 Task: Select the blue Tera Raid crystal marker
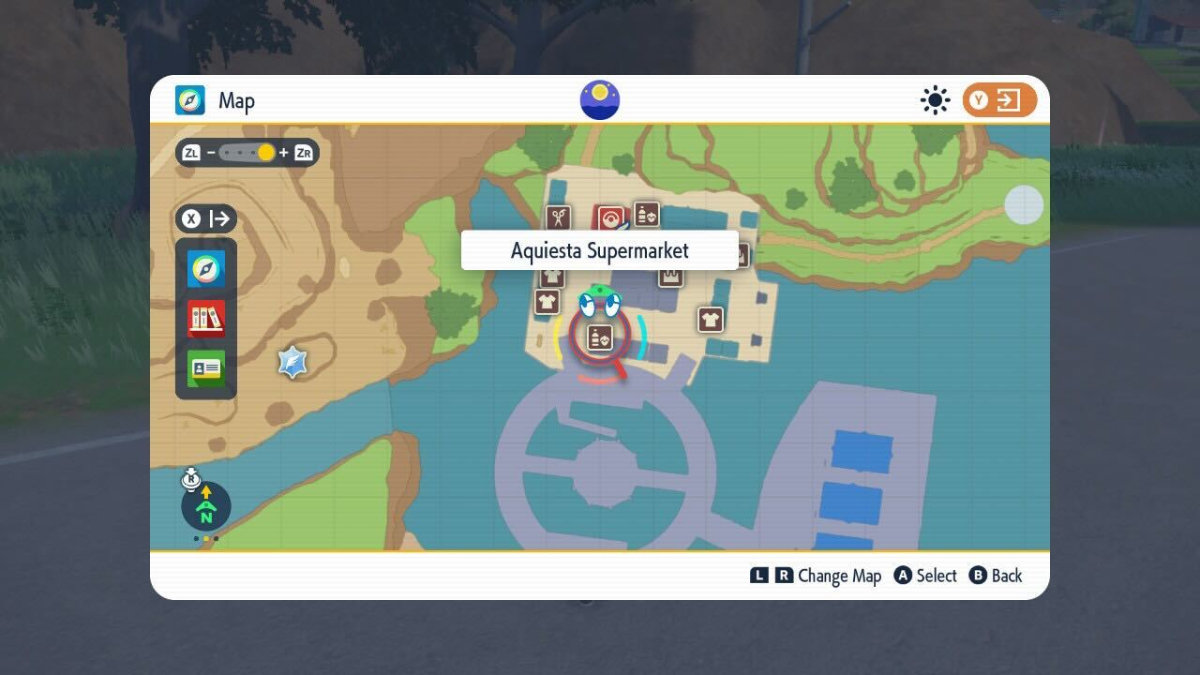[292, 362]
